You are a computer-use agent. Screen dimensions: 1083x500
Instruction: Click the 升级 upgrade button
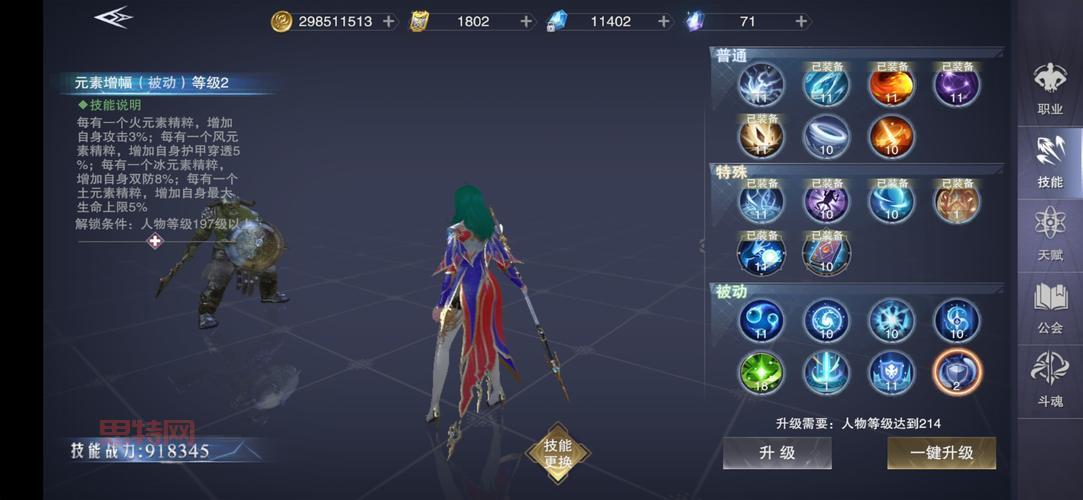point(777,453)
